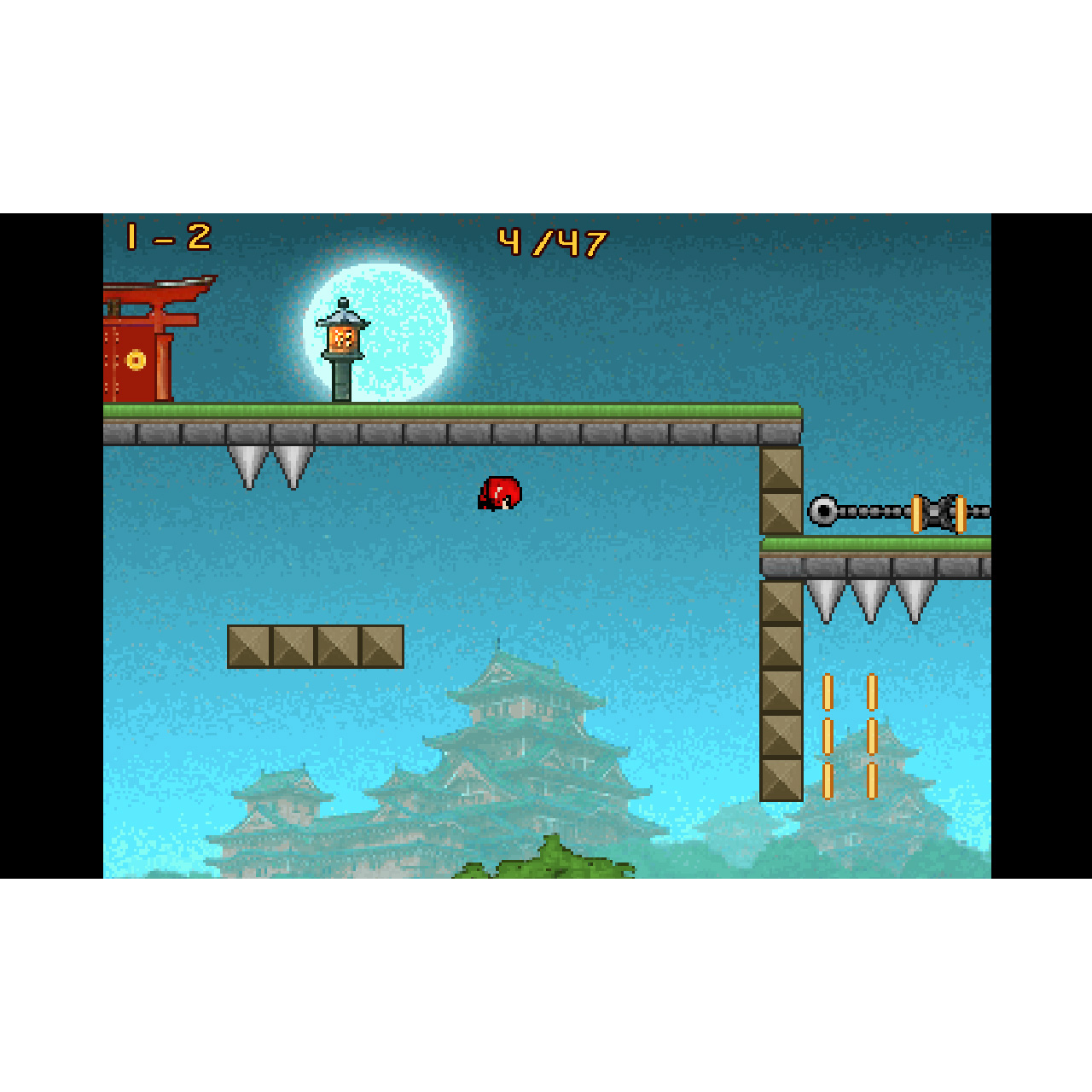Tap the leftmost block of the floating platform

247,646
